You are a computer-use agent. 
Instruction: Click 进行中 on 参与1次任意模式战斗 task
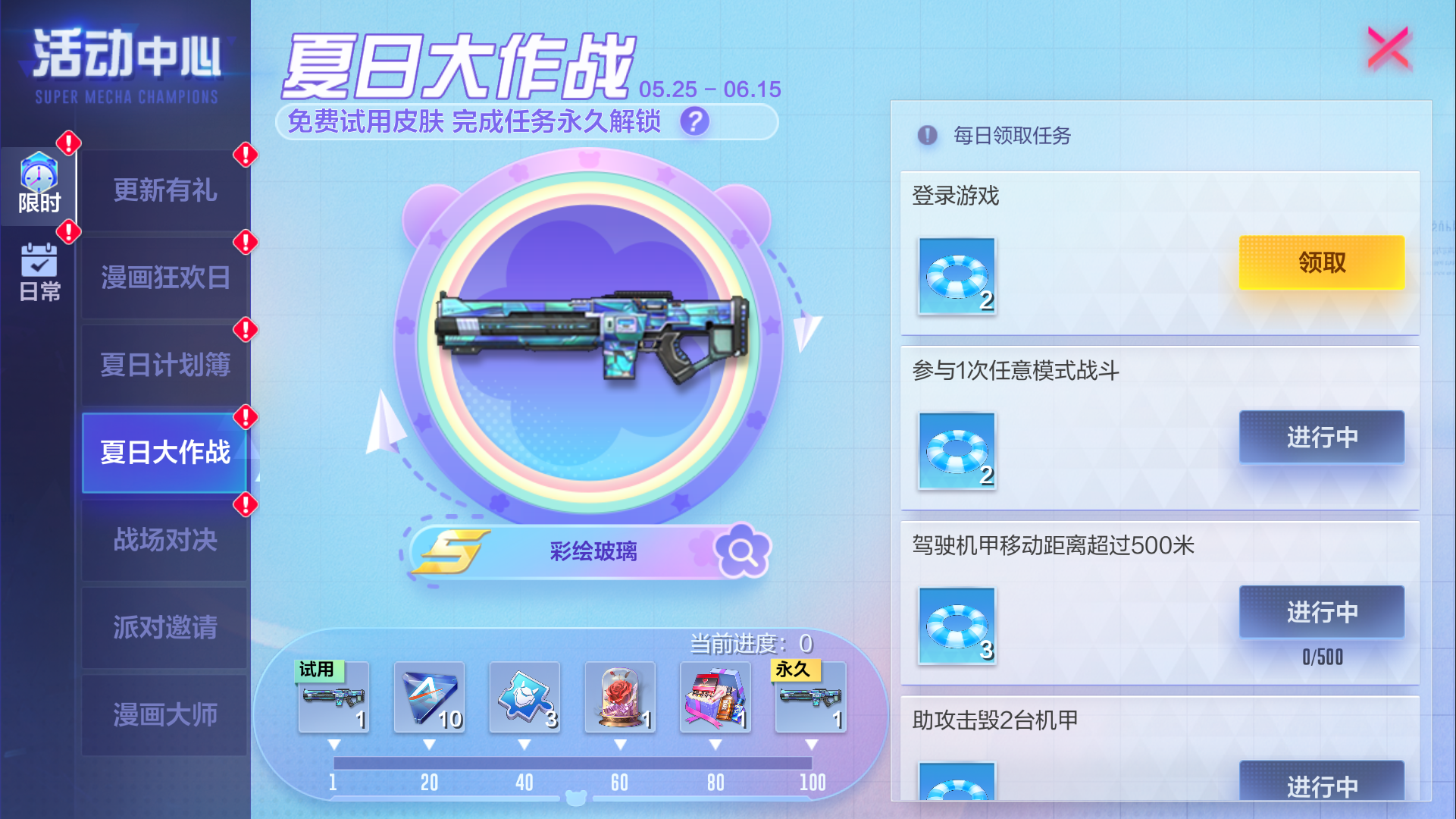tap(1321, 438)
